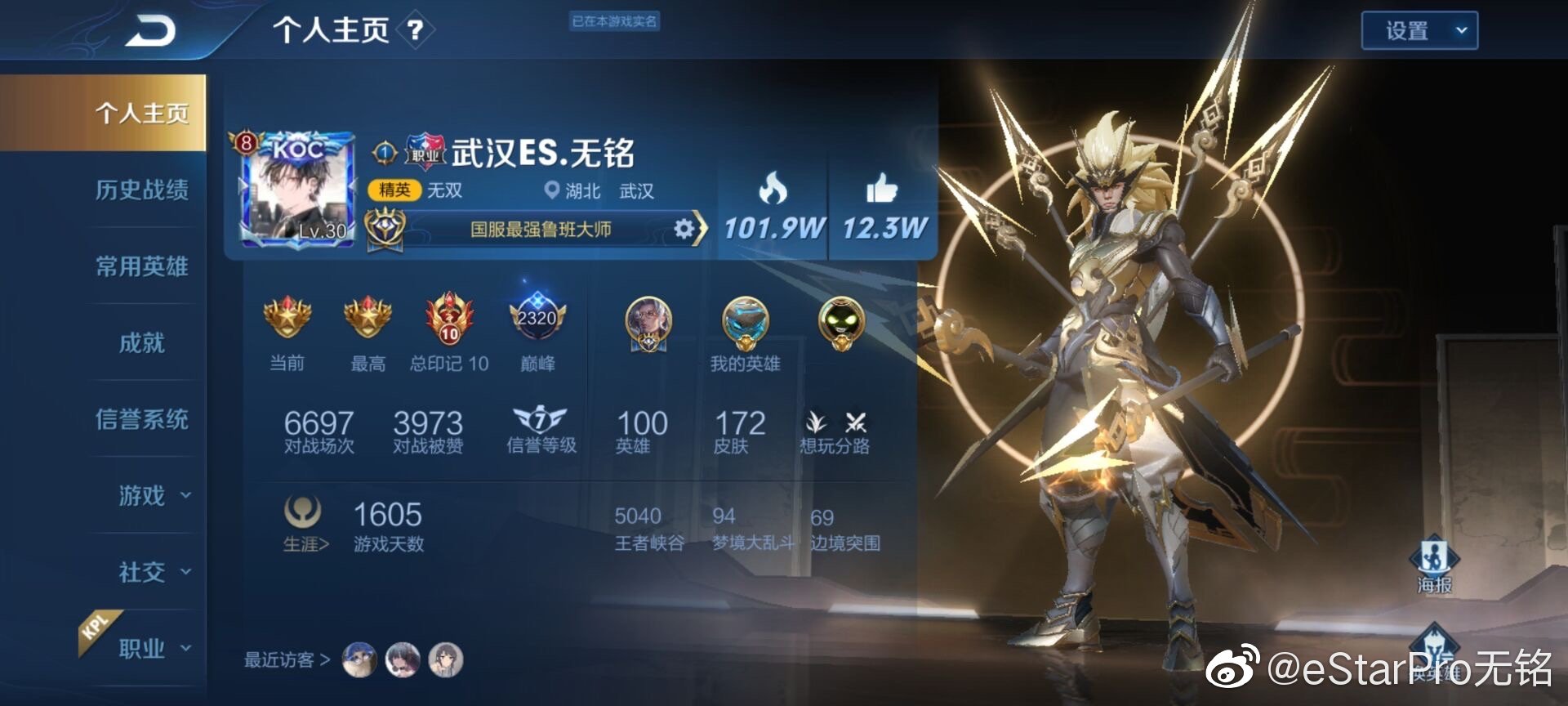Open the 常用英雄 tab
The width and height of the screenshot is (1568, 706).
point(141,266)
